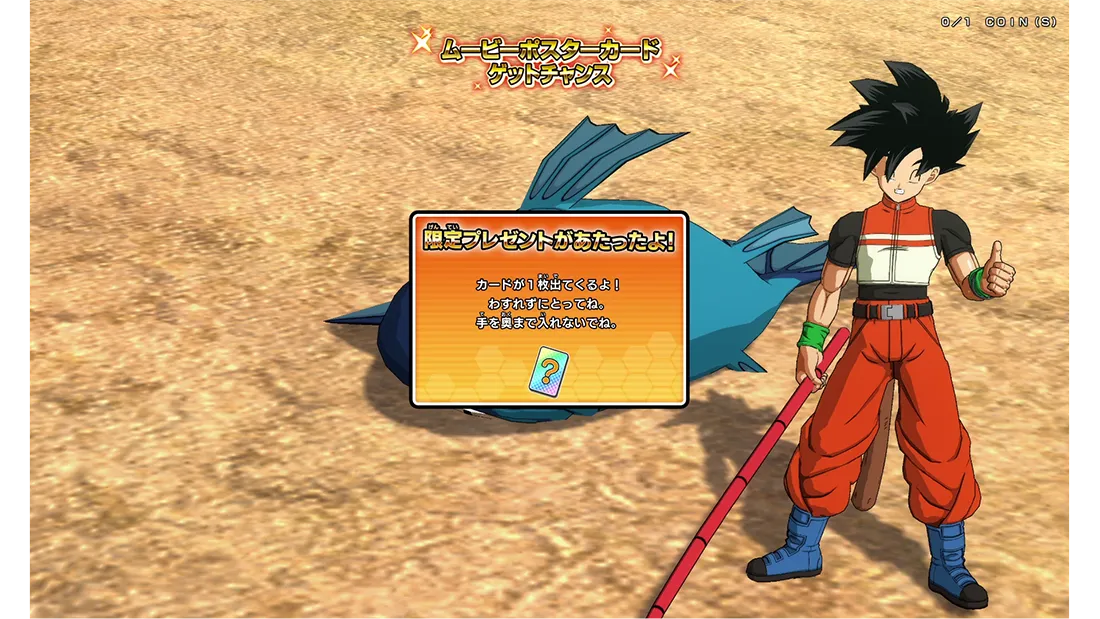Viewport: 1100px width, 619px height.
Task: Select the question-mark mystery card icon
Action: 548,370
